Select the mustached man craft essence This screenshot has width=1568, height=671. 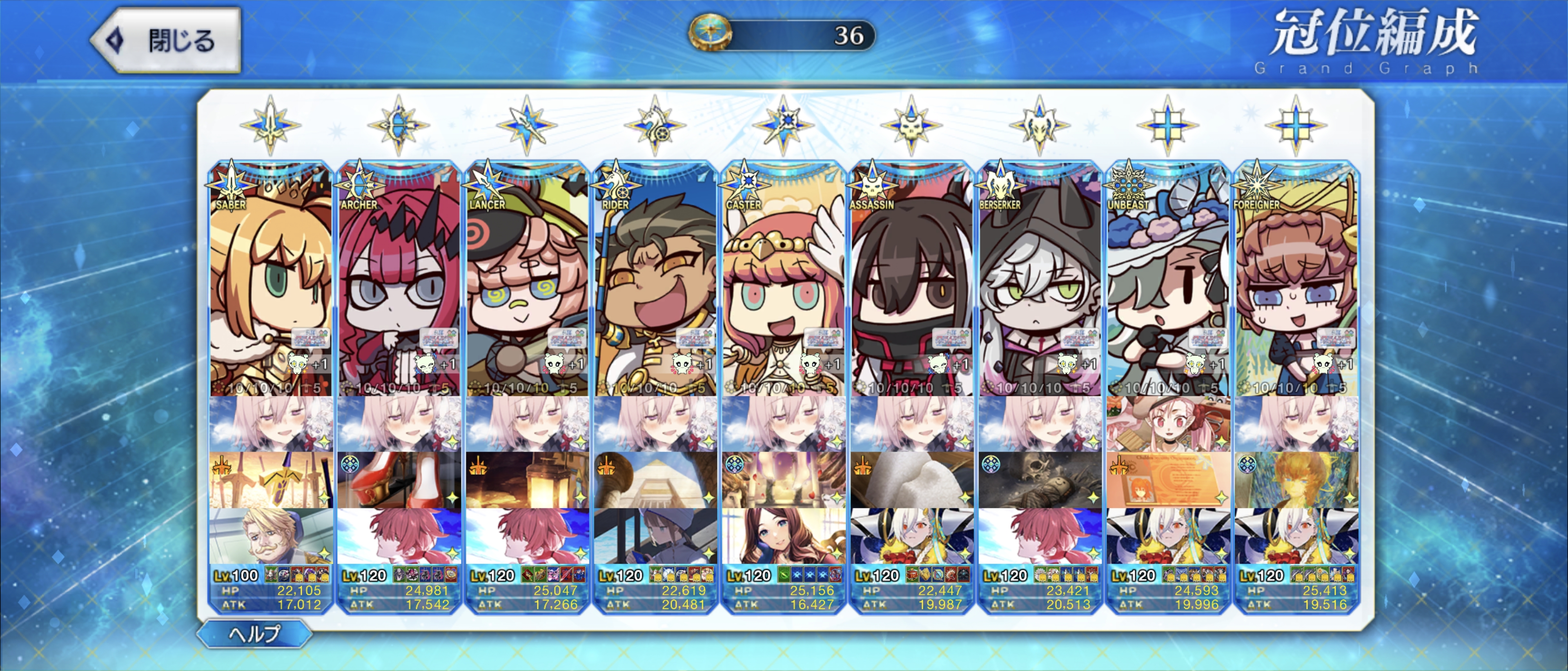tap(271, 536)
